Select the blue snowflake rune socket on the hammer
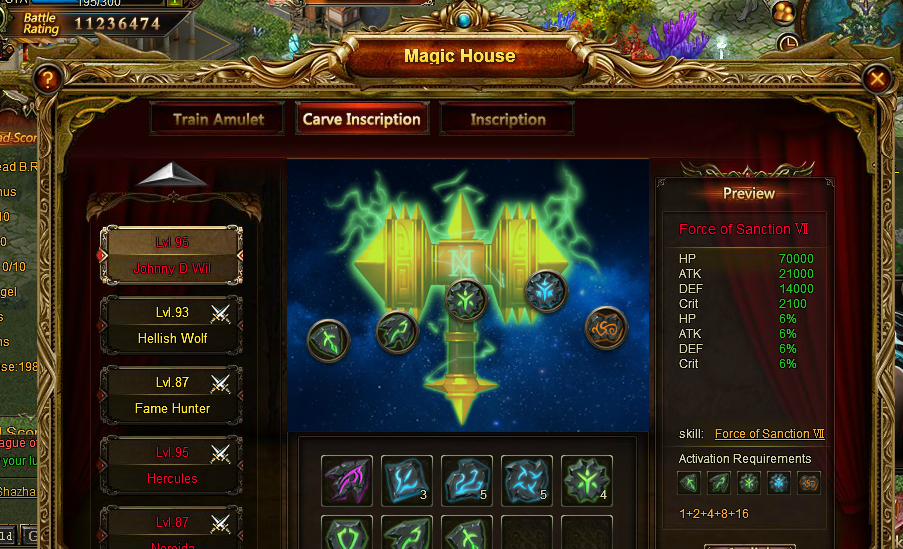This screenshot has height=549, width=903. [546, 291]
